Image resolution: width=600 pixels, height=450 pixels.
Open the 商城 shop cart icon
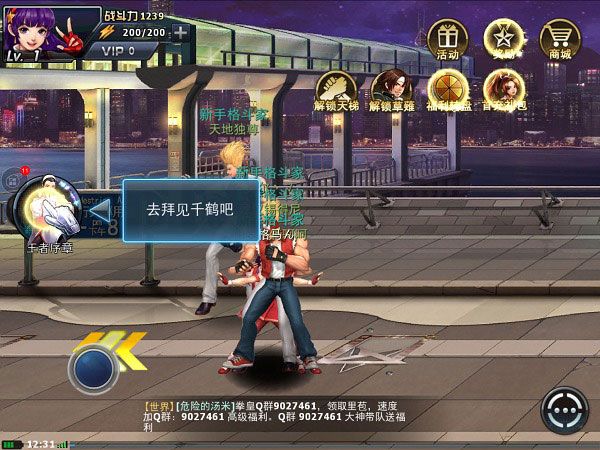point(560,38)
